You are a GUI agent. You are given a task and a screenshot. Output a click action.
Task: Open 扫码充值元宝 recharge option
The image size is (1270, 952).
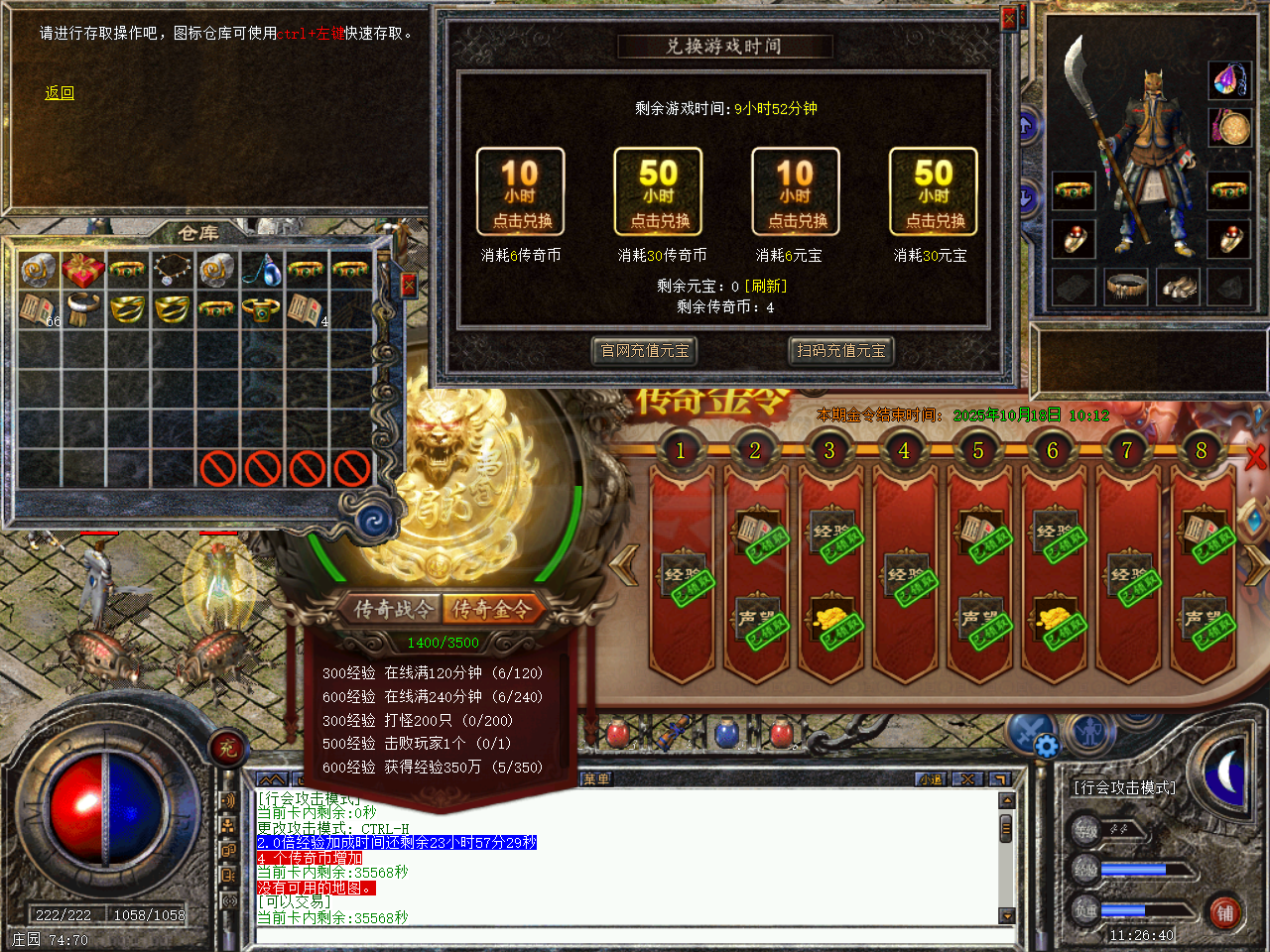(840, 351)
